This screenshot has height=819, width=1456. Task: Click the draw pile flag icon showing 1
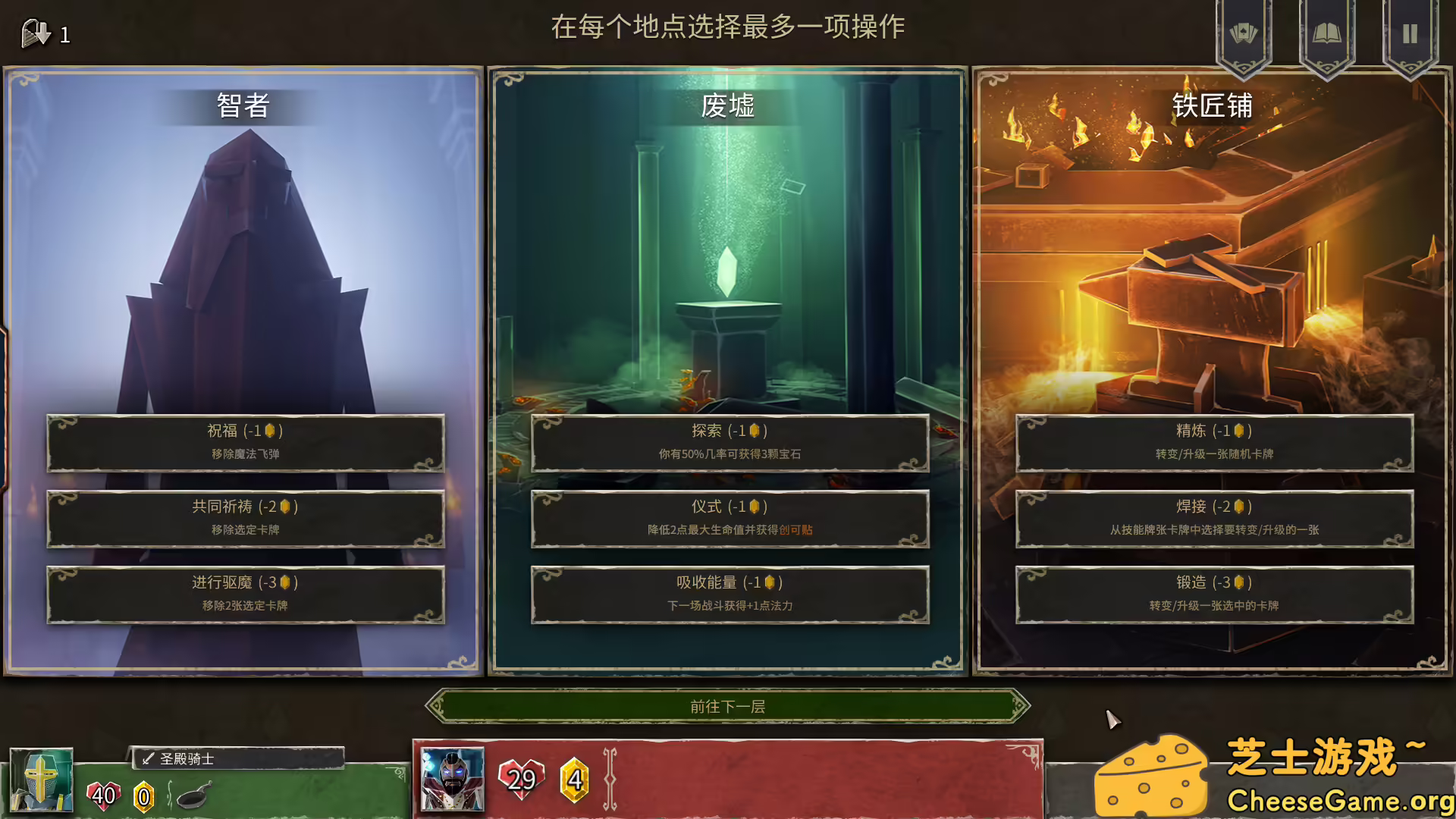pyautogui.click(x=34, y=32)
